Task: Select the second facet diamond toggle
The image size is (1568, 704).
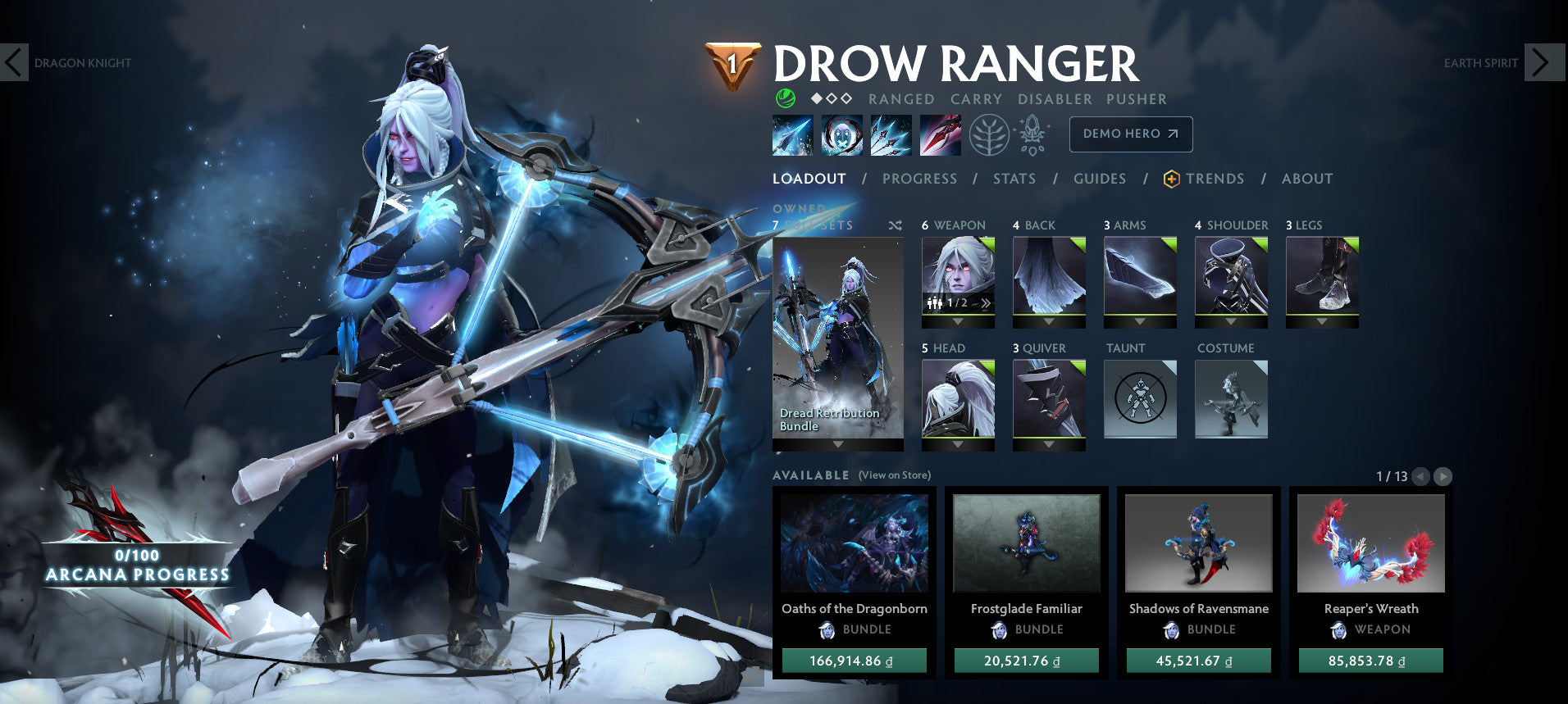Action: pyautogui.click(x=830, y=99)
